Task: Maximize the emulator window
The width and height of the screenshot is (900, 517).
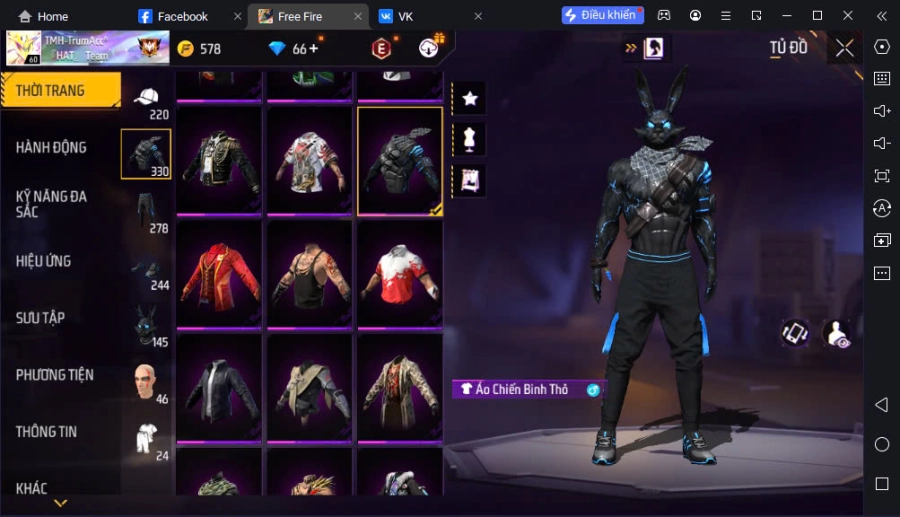Action: click(x=817, y=16)
